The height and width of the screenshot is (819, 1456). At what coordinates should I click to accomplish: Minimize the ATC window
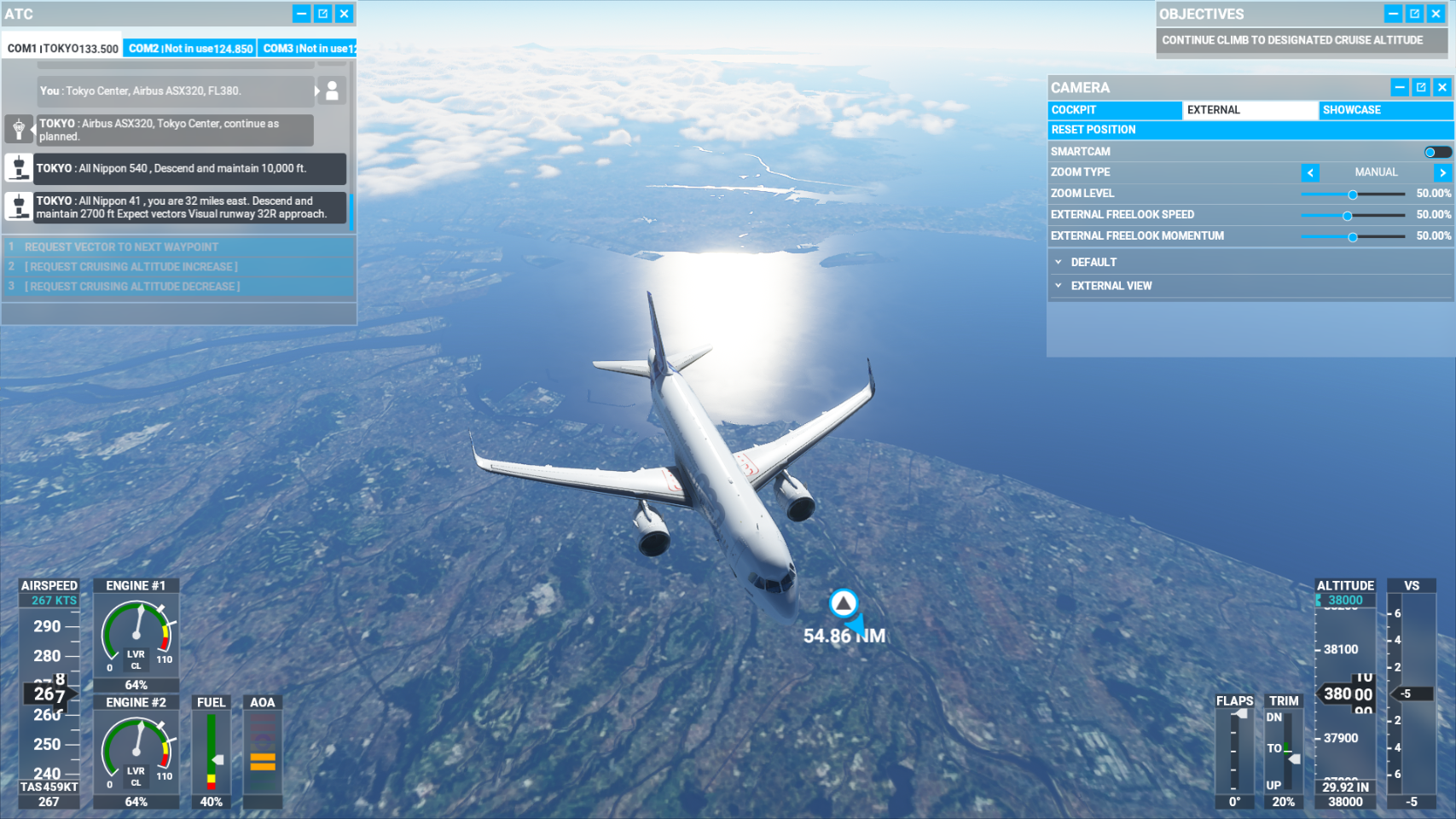(301, 14)
